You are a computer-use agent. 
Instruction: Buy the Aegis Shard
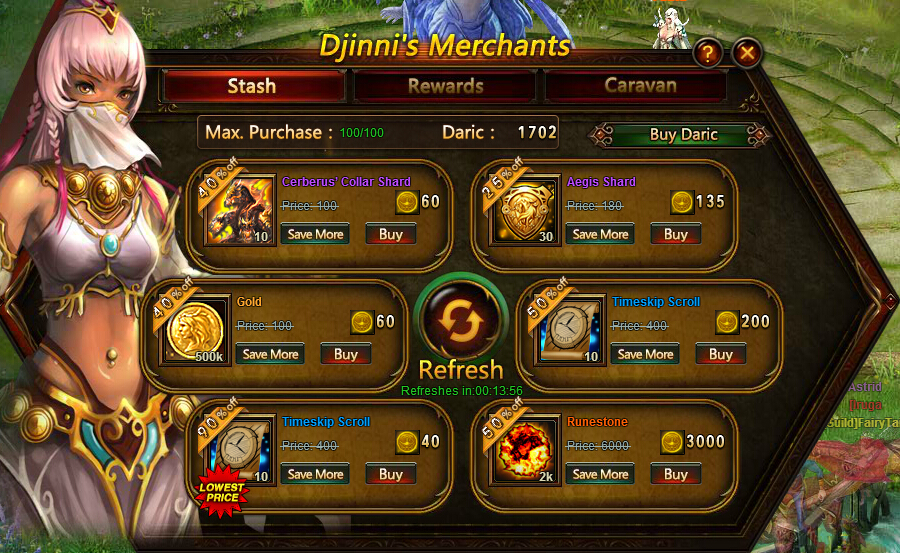point(676,234)
